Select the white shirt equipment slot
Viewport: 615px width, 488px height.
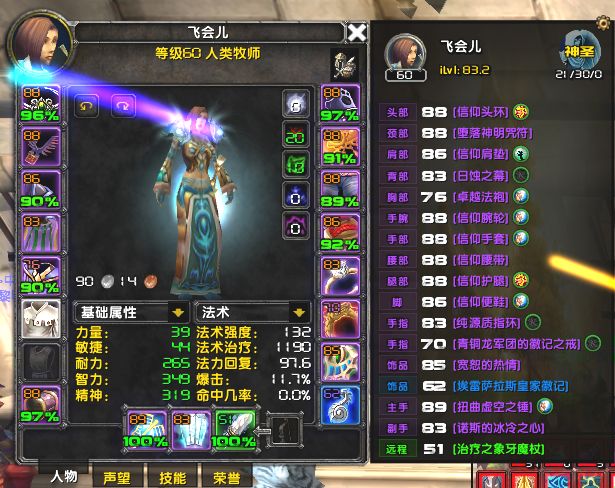(x=39, y=320)
